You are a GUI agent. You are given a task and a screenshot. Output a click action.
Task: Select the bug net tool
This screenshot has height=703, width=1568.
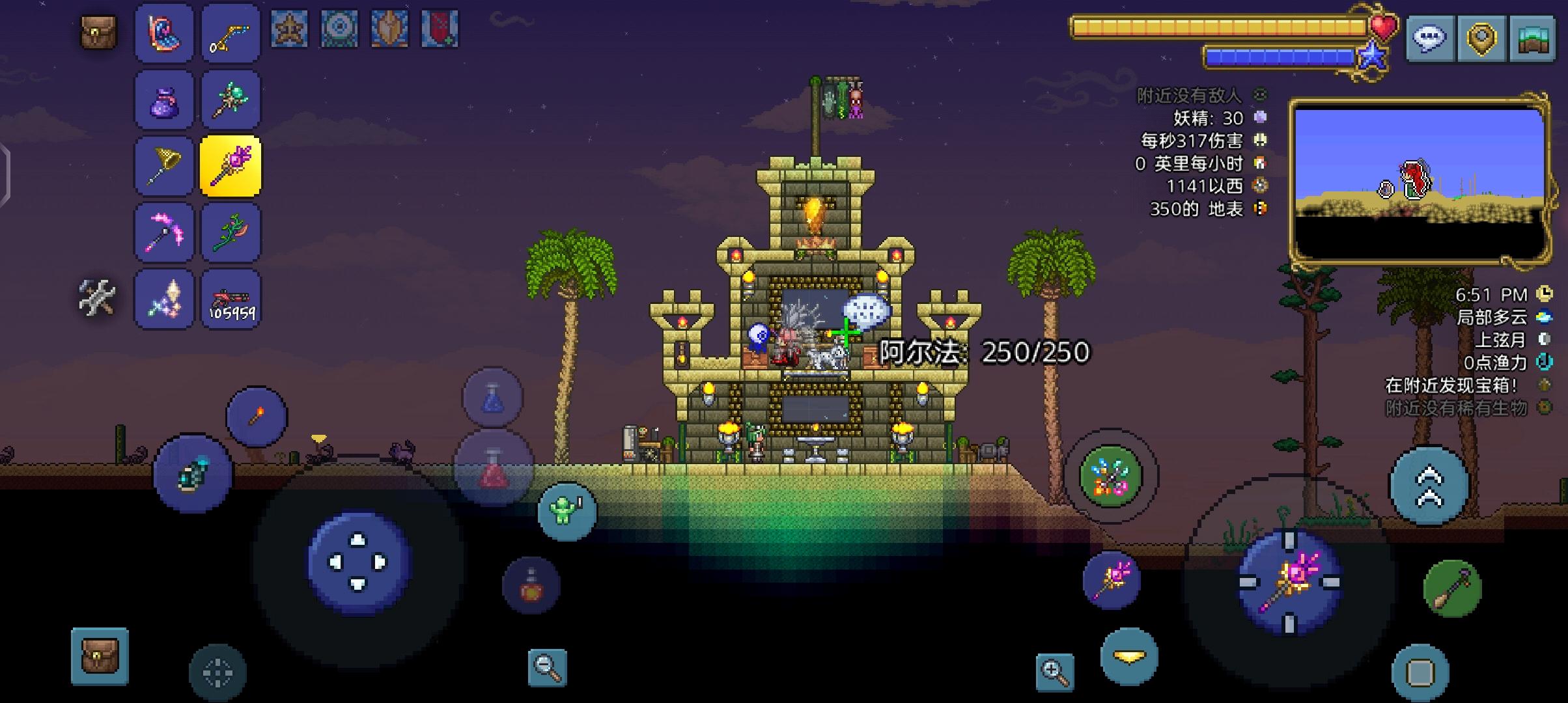(163, 165)
